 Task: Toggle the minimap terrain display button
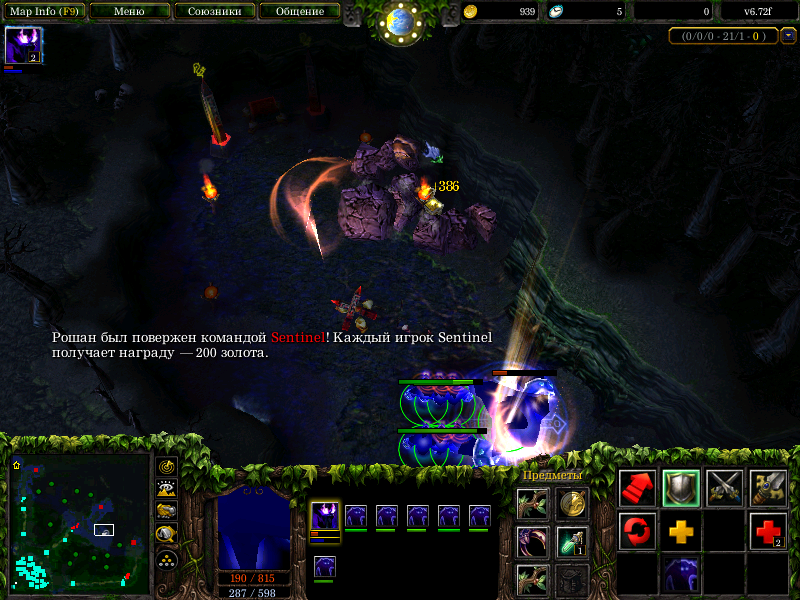coord(167,488)
